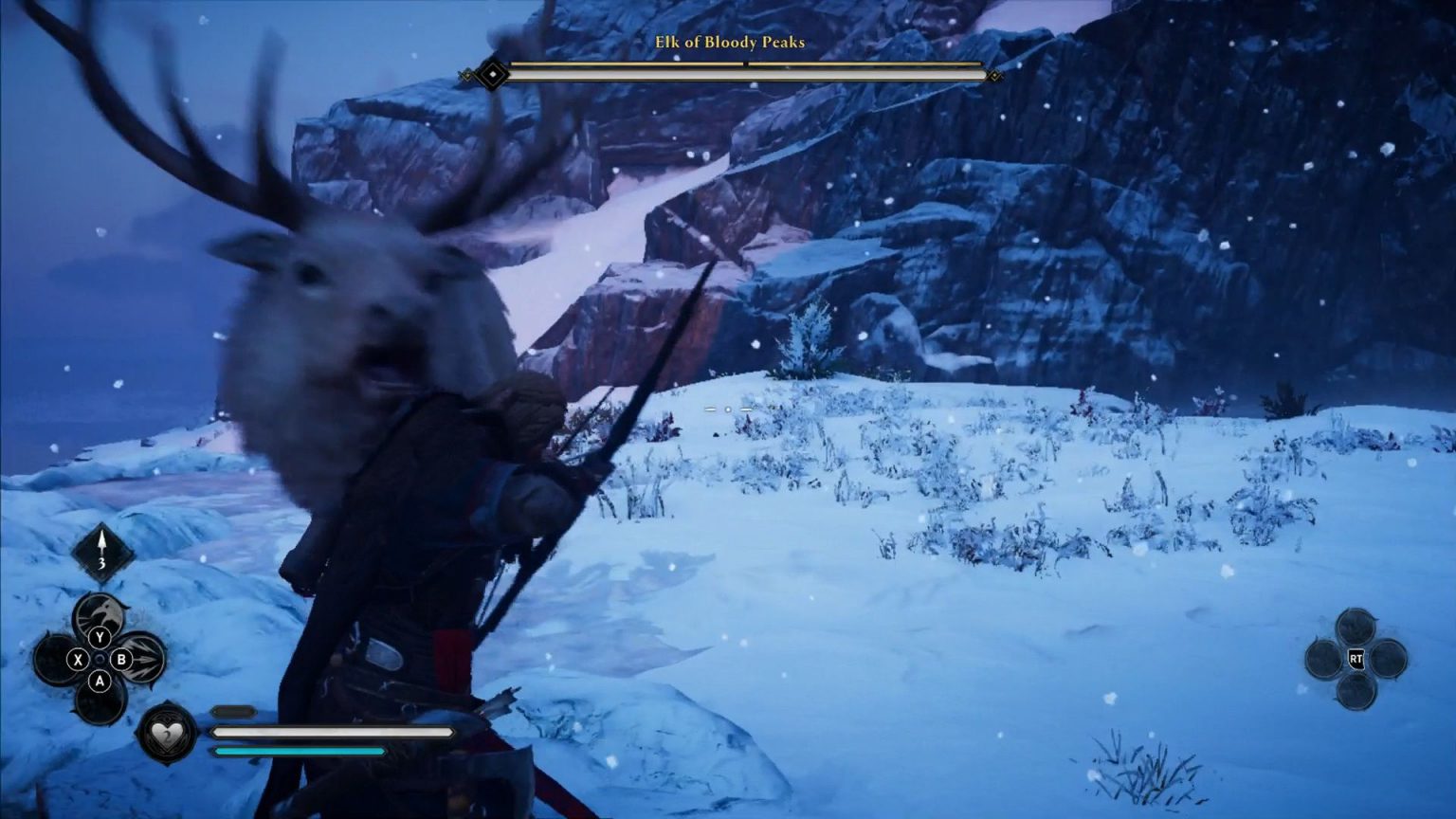Toggle the Y button prompt

[x=99, y=637]
